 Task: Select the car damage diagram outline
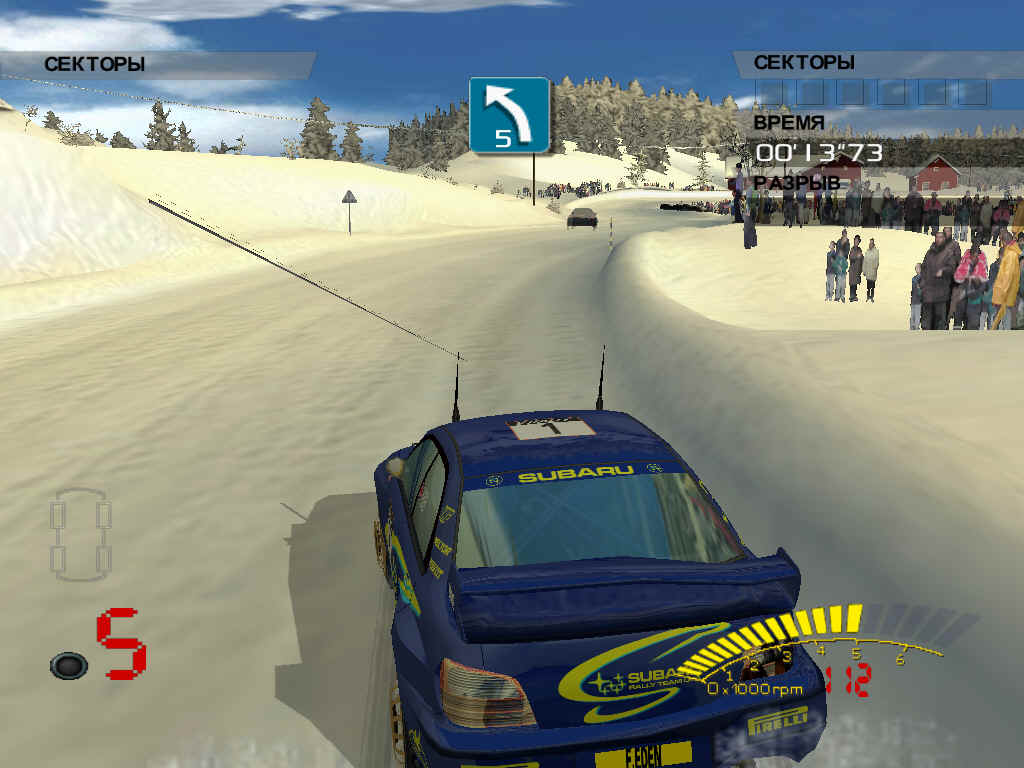[x=80, y=534]
